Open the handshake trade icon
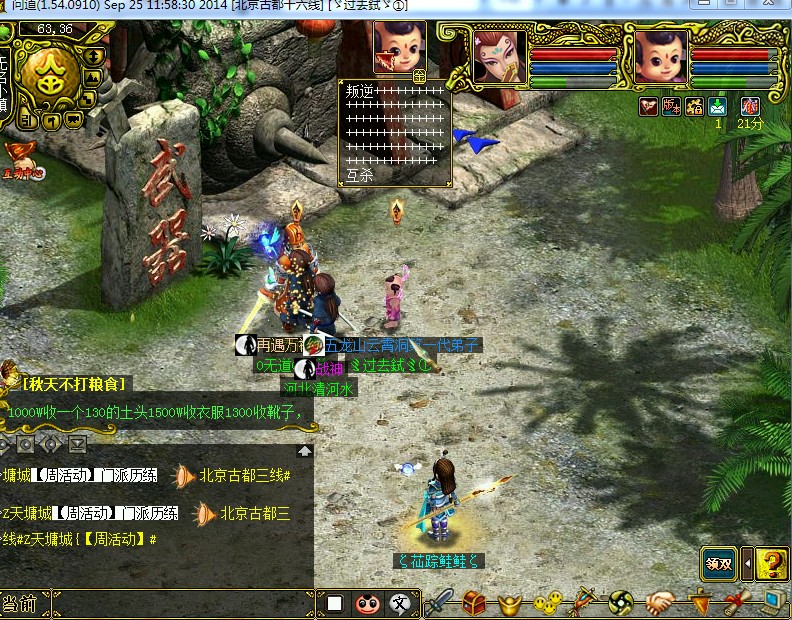 coord(659,603)
